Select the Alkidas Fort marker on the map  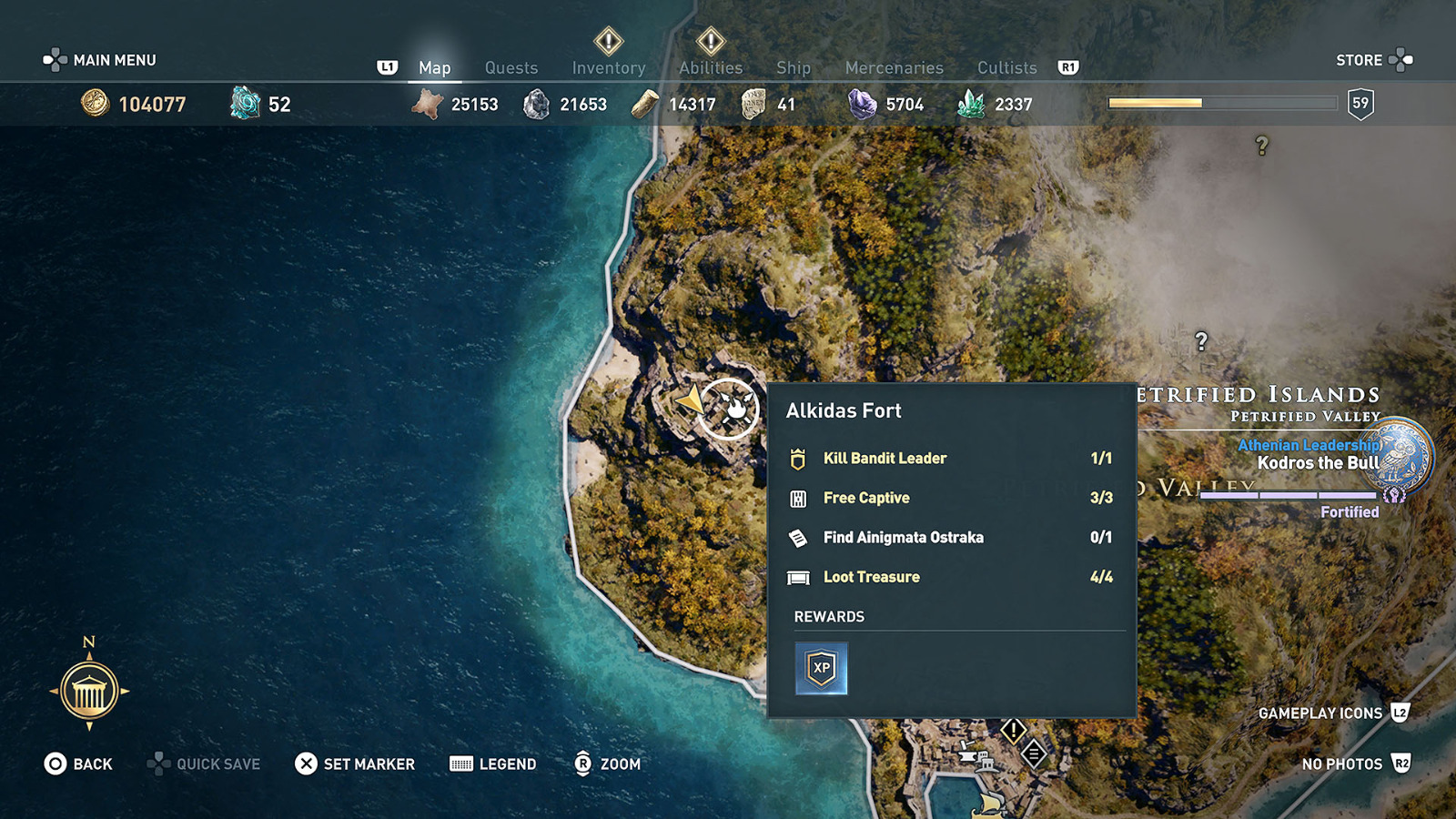pyautogui.click(x=733, y=409)
